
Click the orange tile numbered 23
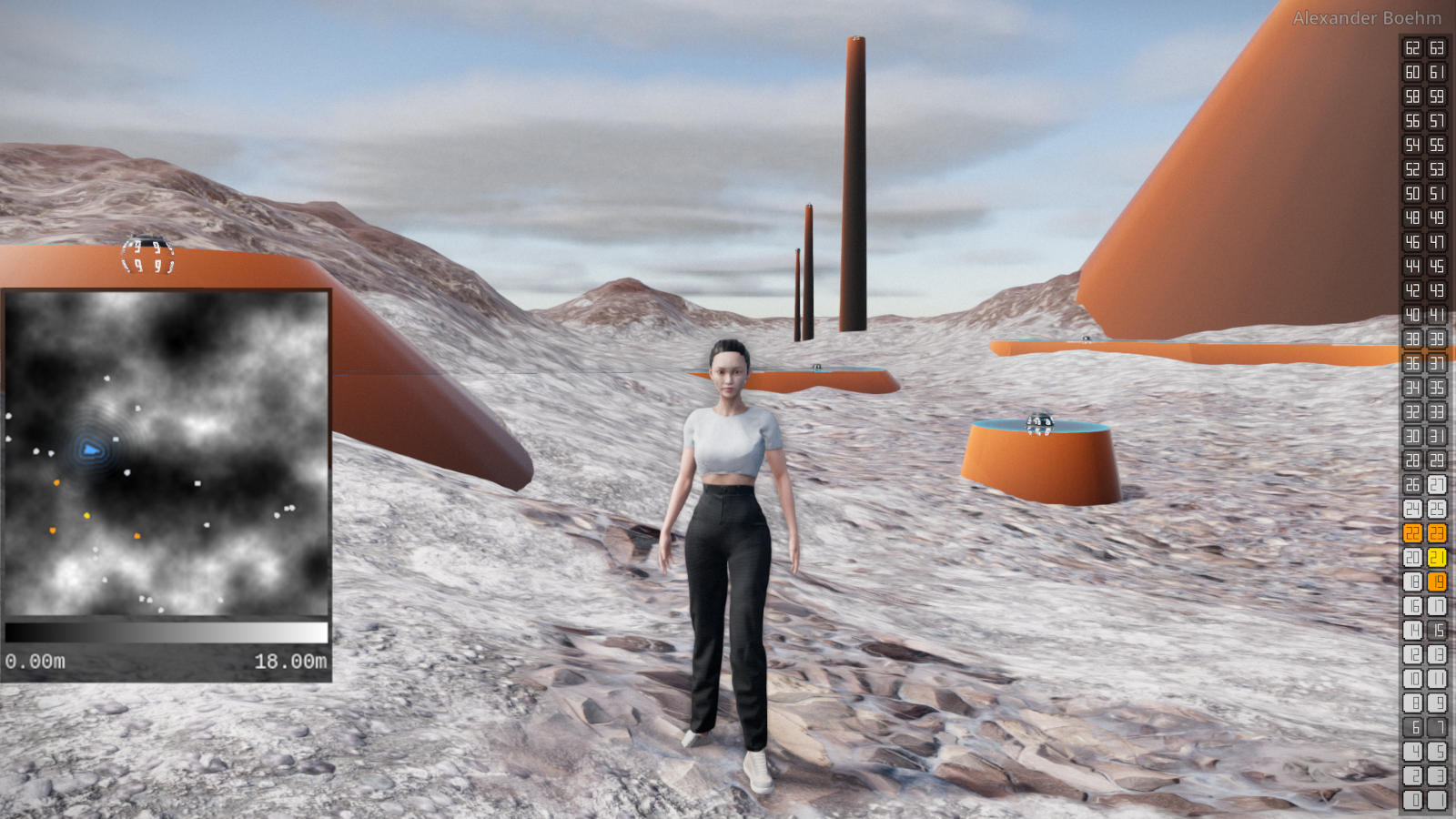click(1437, 533)
